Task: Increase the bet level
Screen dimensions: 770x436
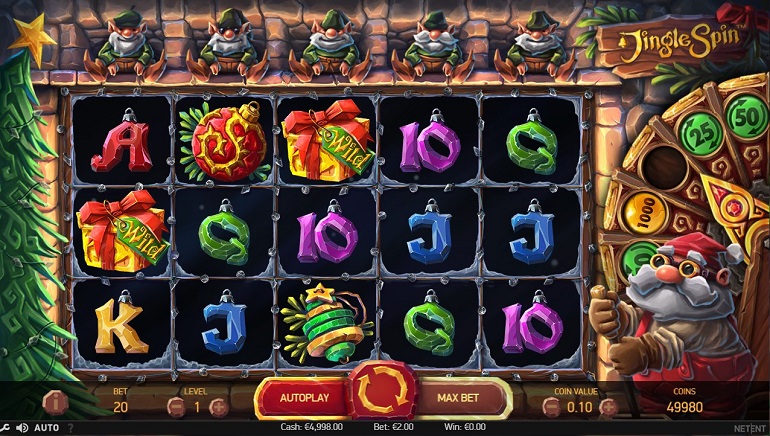Action: [x=218, y=407]
